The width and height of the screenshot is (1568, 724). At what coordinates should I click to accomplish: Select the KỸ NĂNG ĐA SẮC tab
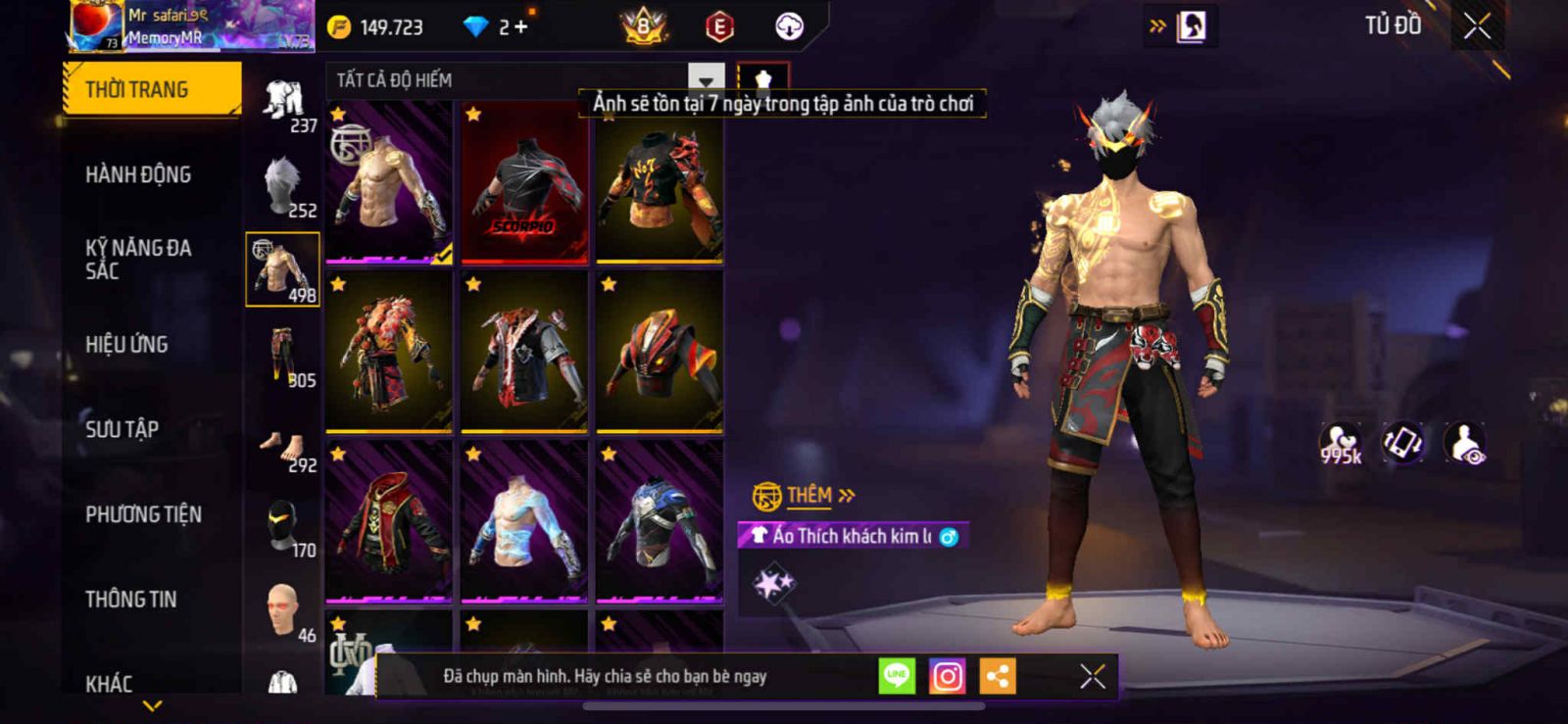tap(137, 259)
